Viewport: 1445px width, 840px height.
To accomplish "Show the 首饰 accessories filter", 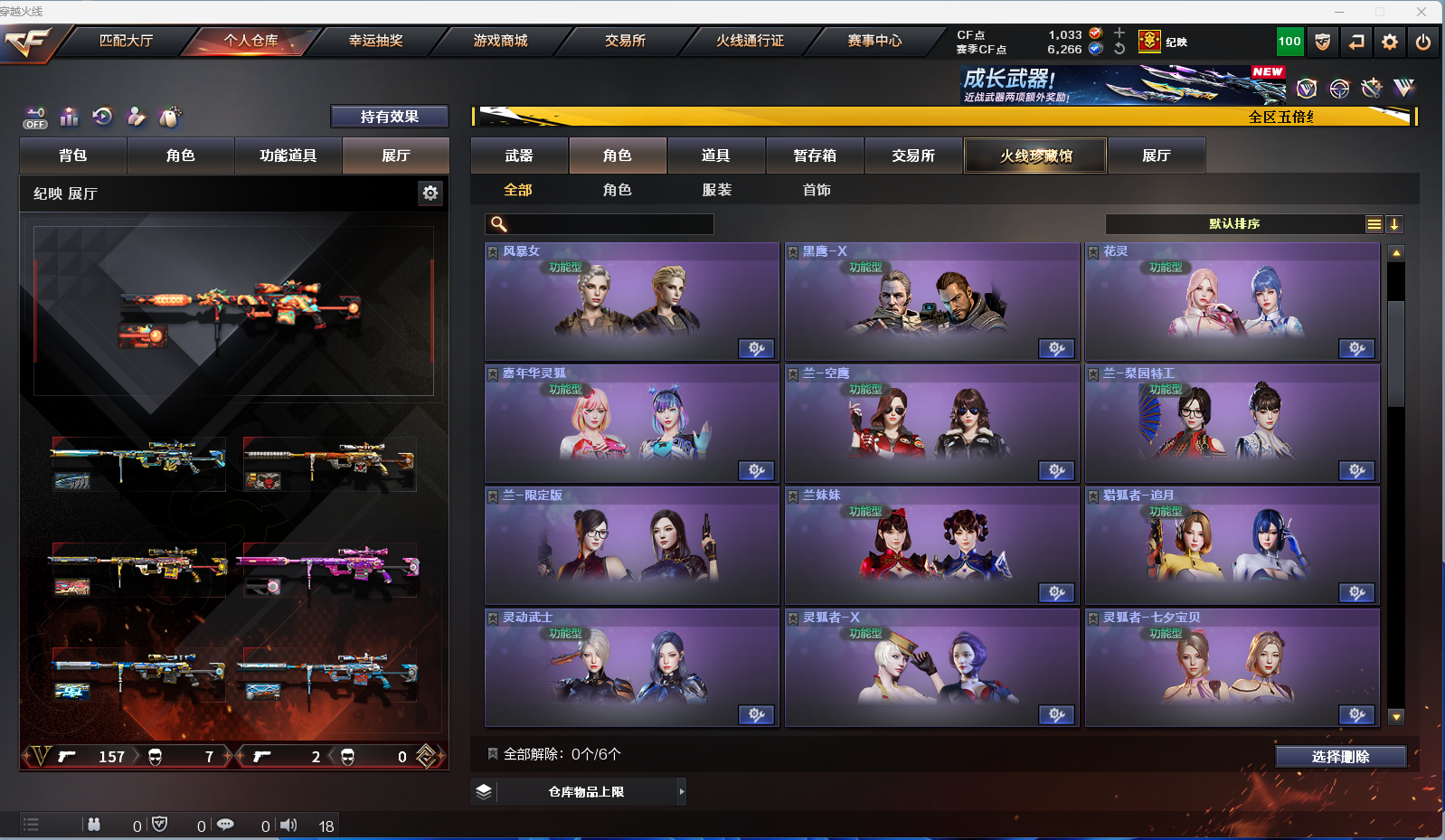I will click(x=817, y=190).
